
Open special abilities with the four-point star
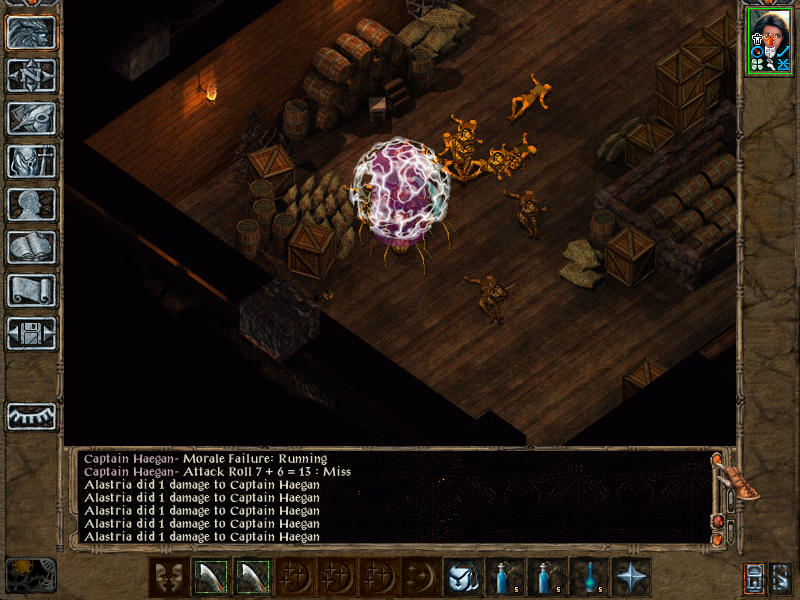pos(631,576)
